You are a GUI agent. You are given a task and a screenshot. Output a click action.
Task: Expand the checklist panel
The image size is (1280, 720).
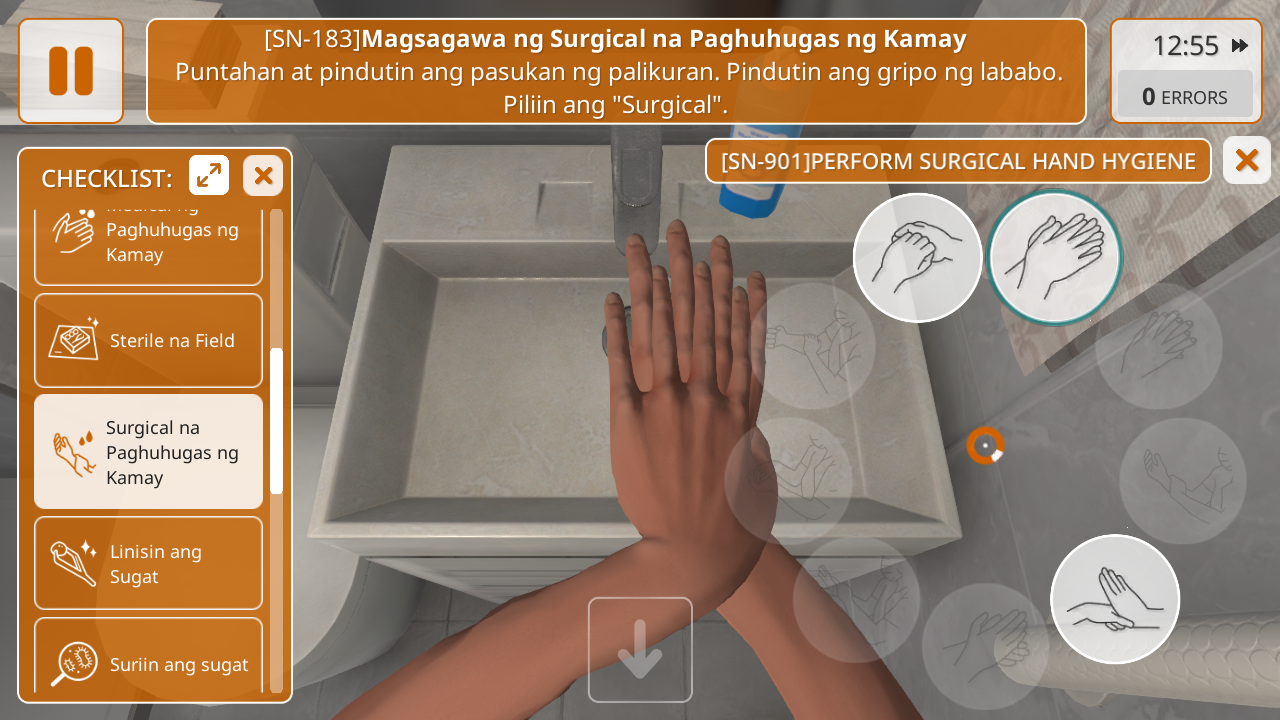pyautogui.click(x=209, y=176)
